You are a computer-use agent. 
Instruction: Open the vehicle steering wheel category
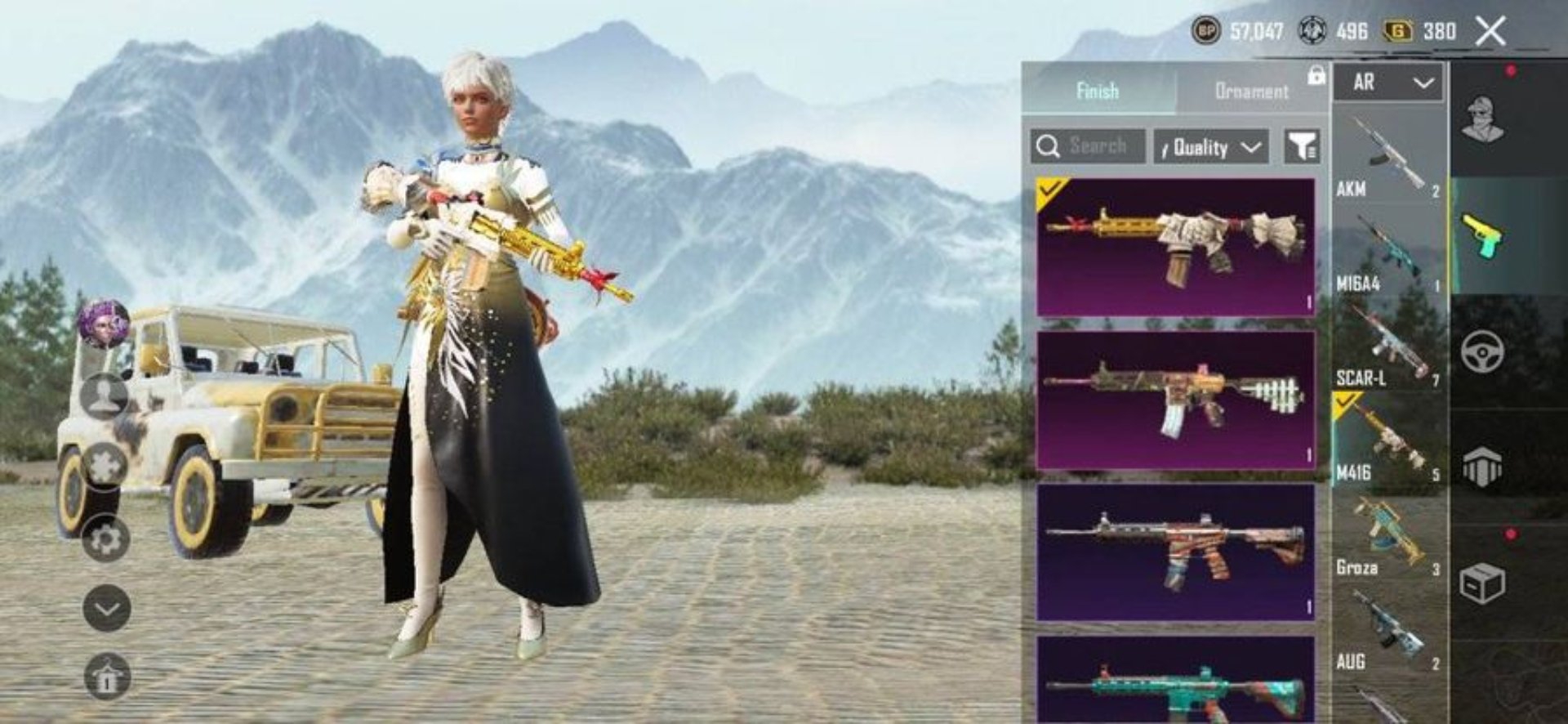click(x=1483, y=352)
